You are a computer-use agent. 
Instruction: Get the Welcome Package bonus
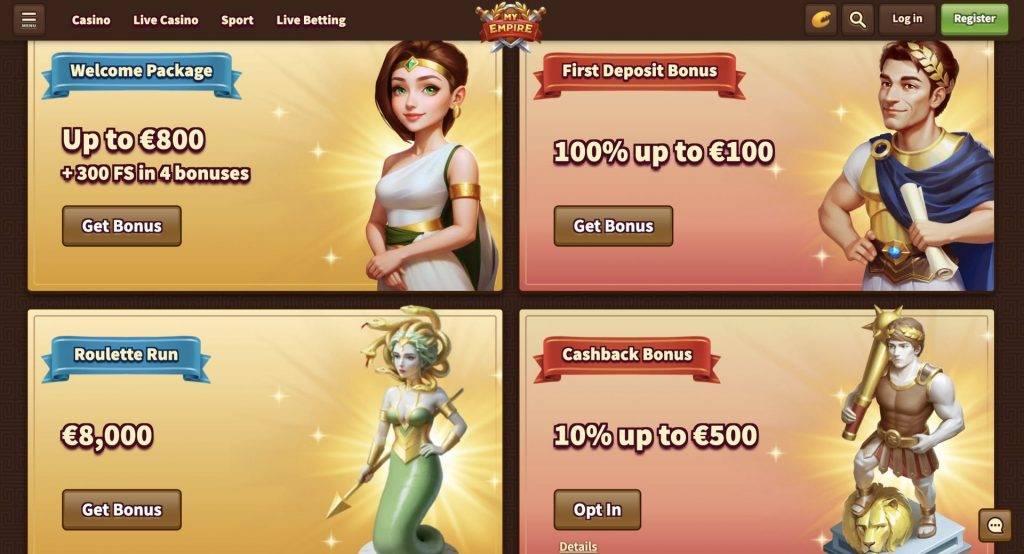121,226
